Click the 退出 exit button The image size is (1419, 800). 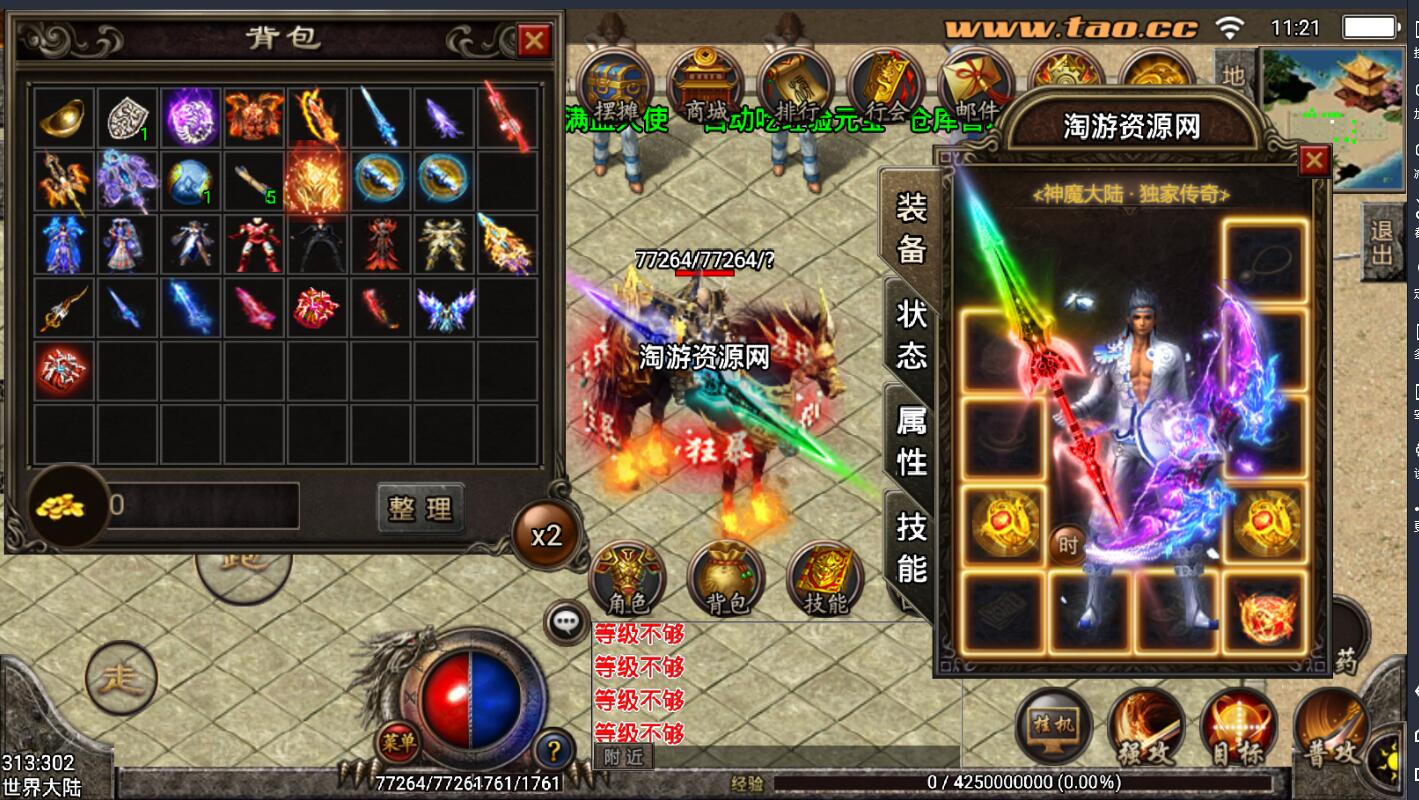[1383, 244]
